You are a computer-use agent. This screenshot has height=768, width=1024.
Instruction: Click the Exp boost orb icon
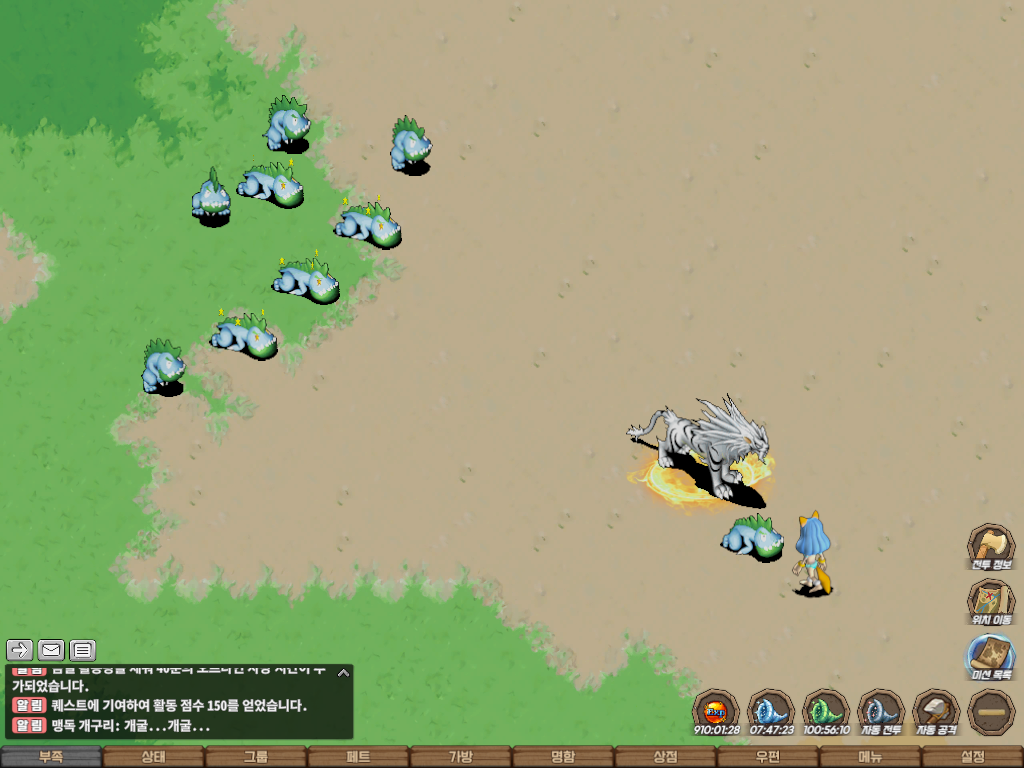[x=716, y=712]
